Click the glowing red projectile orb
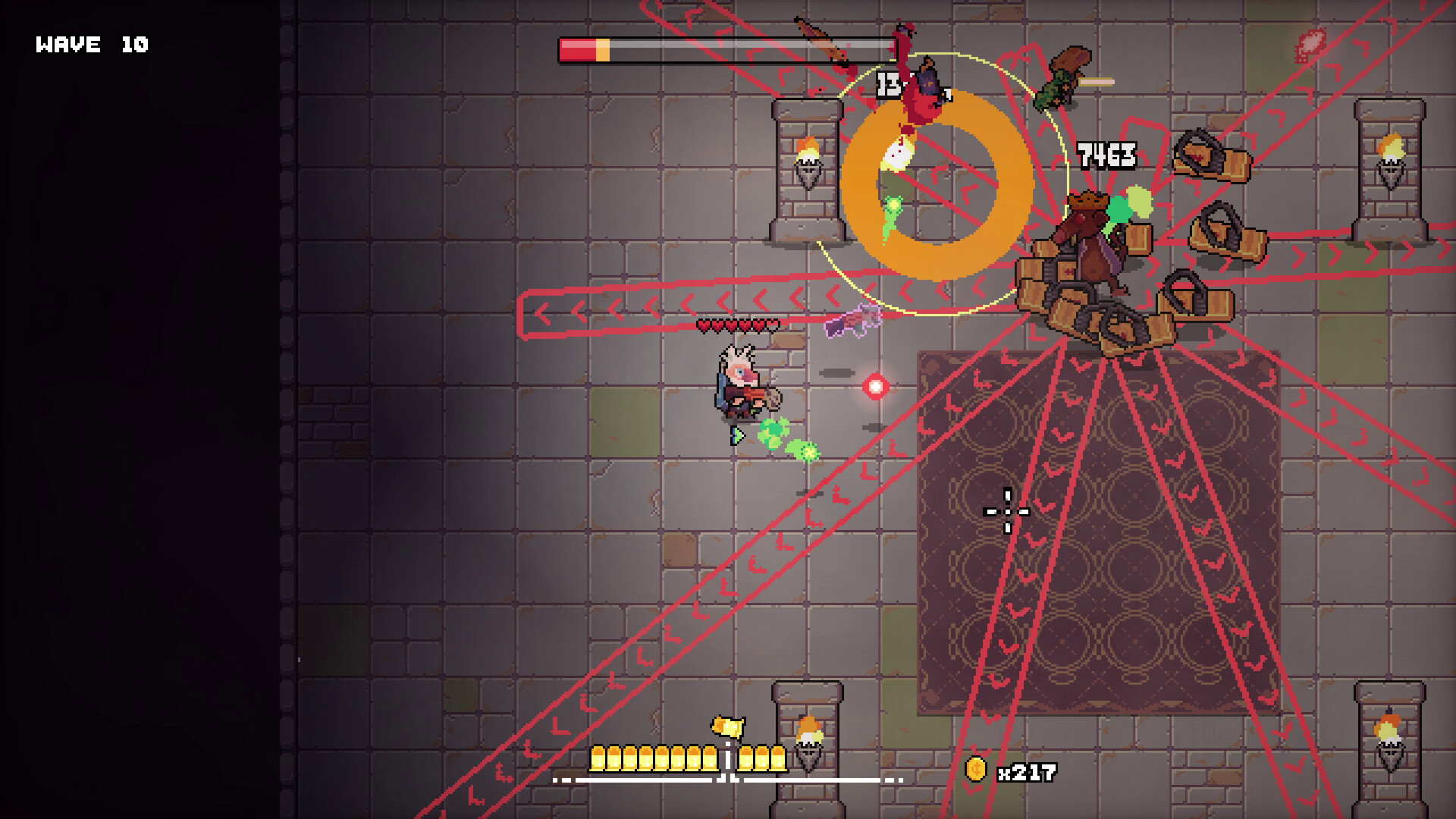This screenshot has width=1456, height=819. [x=876, y=387]
